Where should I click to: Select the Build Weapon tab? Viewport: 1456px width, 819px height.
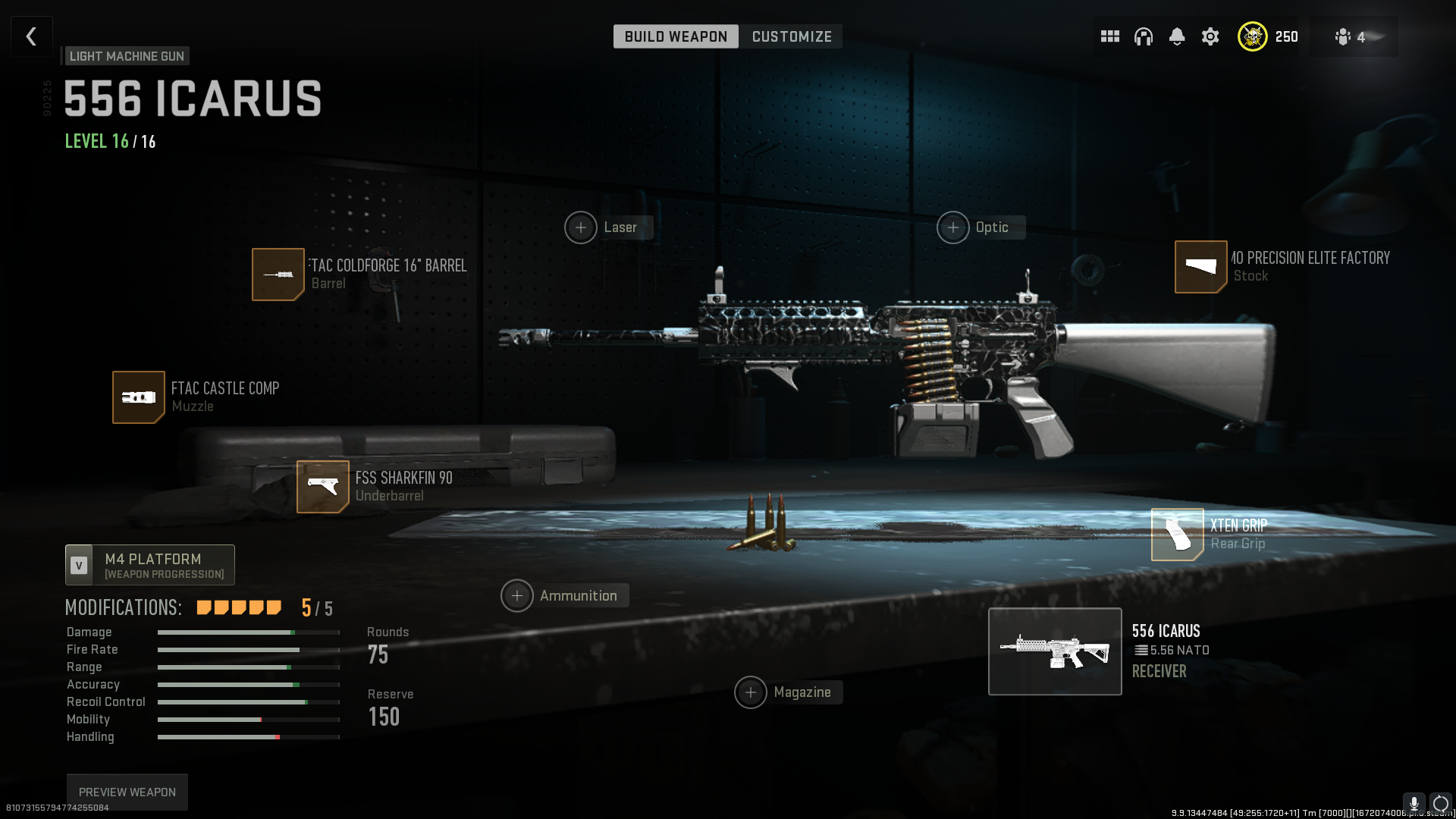676,36
